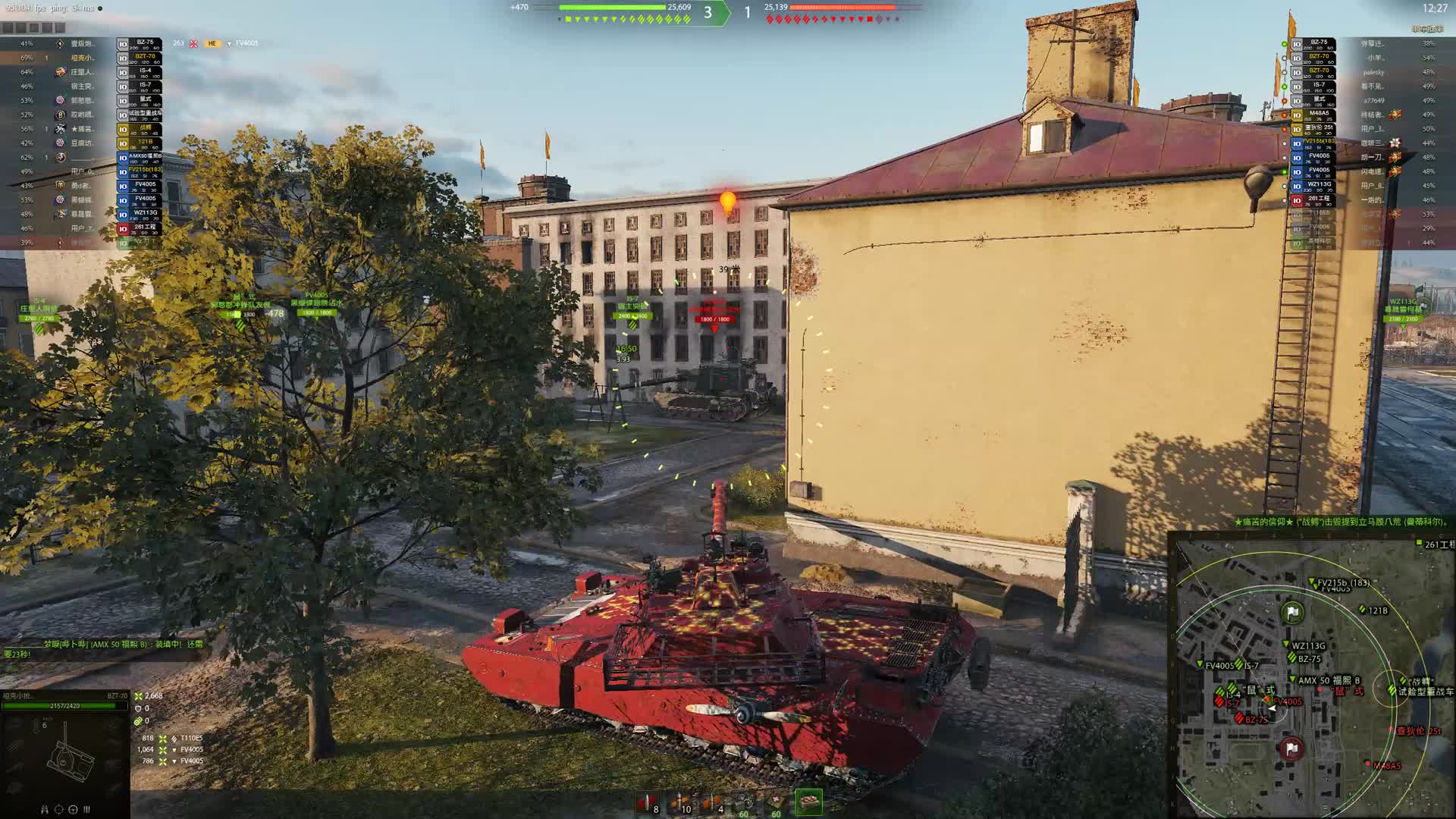Choose the shell with 4 rounds left
Viewport: 1456px width, 819px height.
[713, 803]
